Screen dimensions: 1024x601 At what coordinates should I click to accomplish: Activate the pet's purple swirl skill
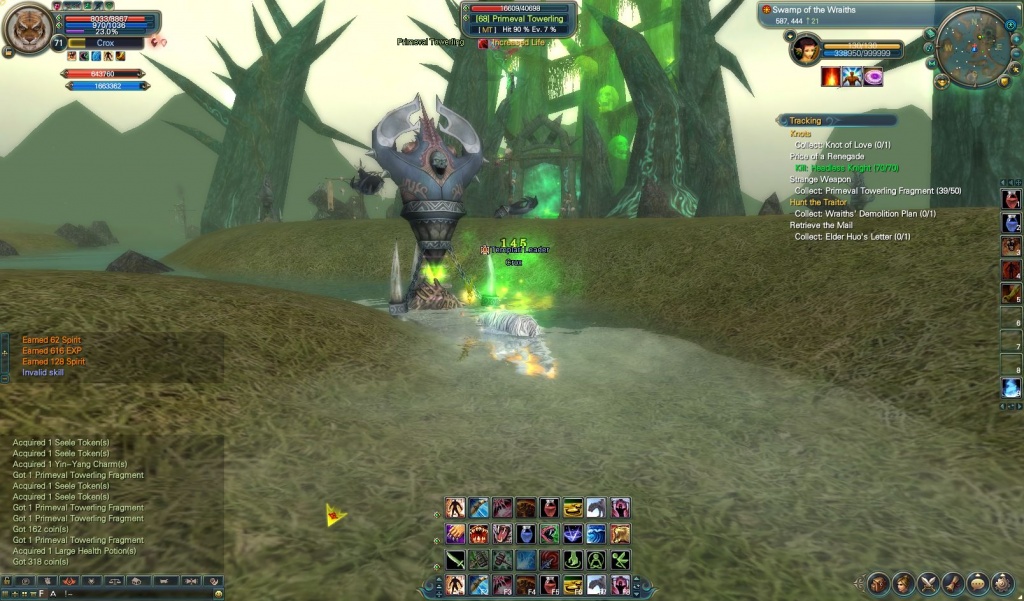tap(873, 77)
